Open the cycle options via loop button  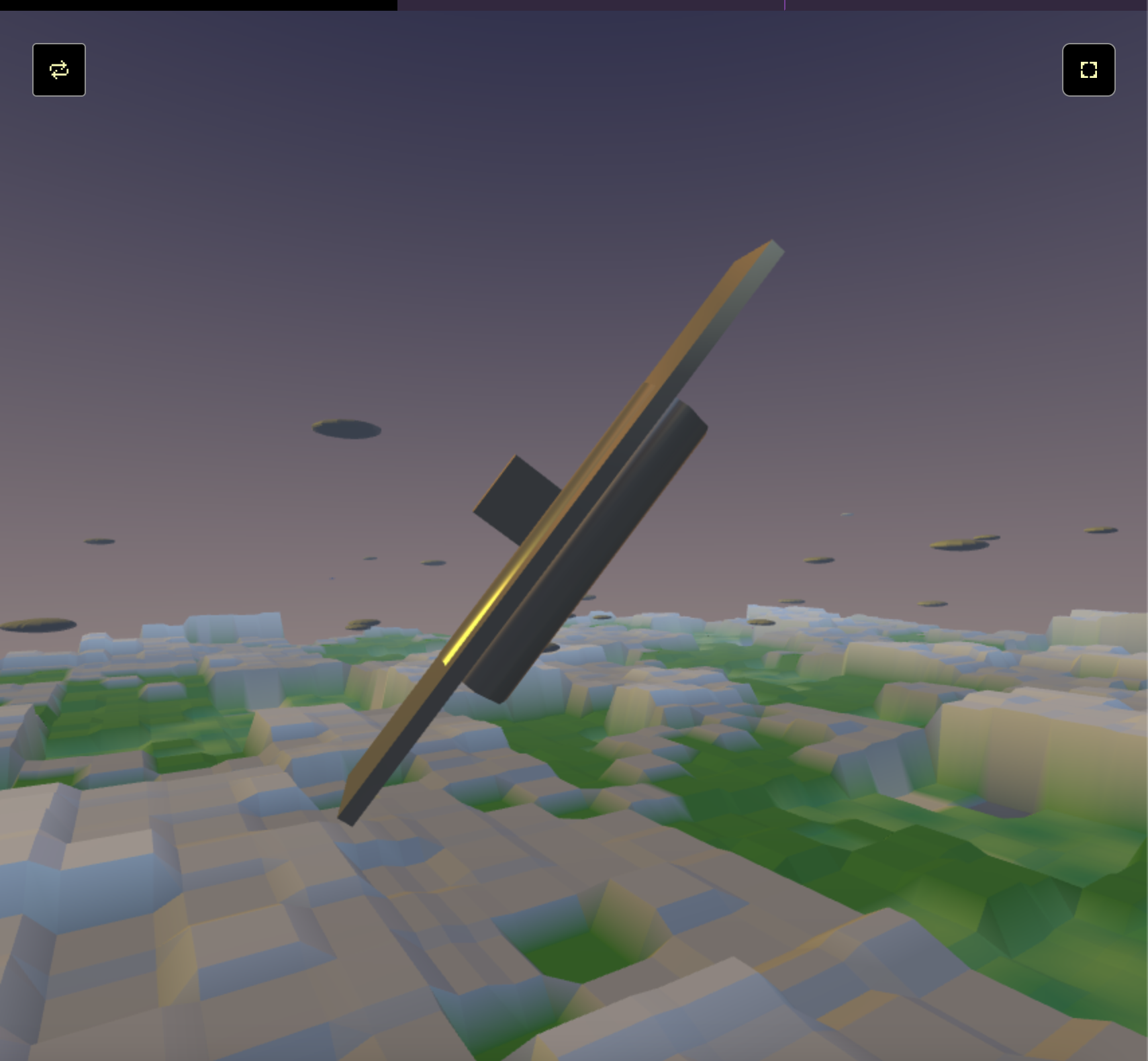pyautogui.click(x=58, y=70)
